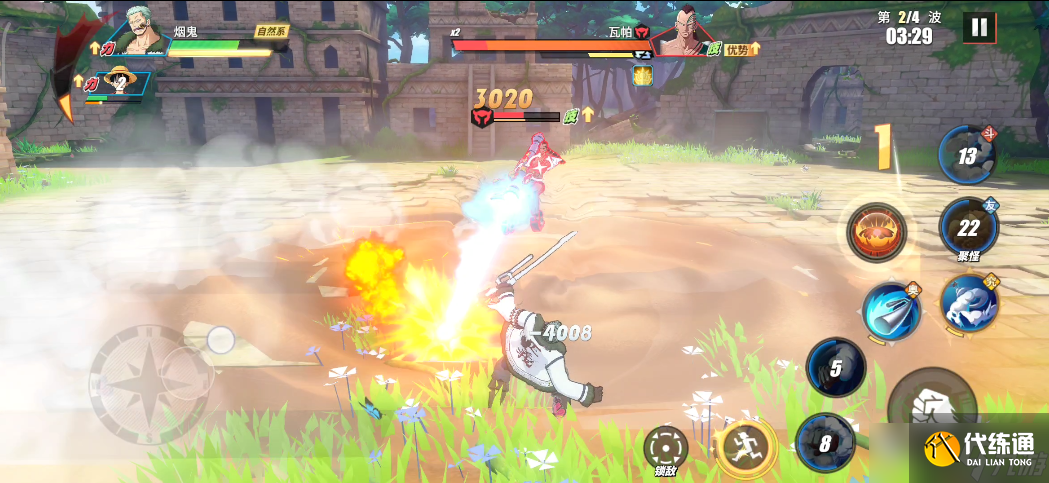Activate the golden dash sprint button
Viewport: 1049px width, 483px height.
(745, 447)
